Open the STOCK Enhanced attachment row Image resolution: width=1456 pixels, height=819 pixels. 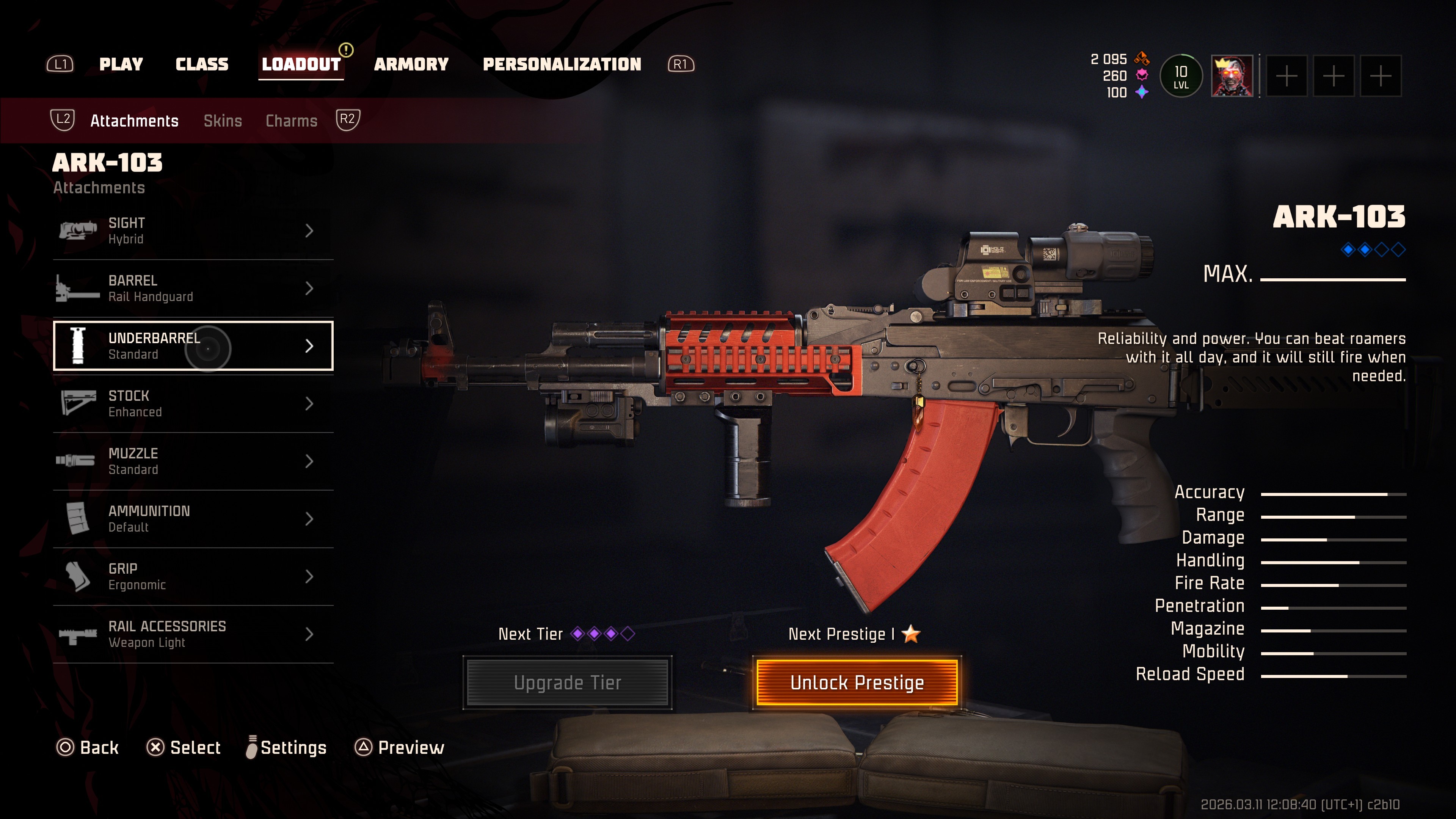tap(193, 403)
